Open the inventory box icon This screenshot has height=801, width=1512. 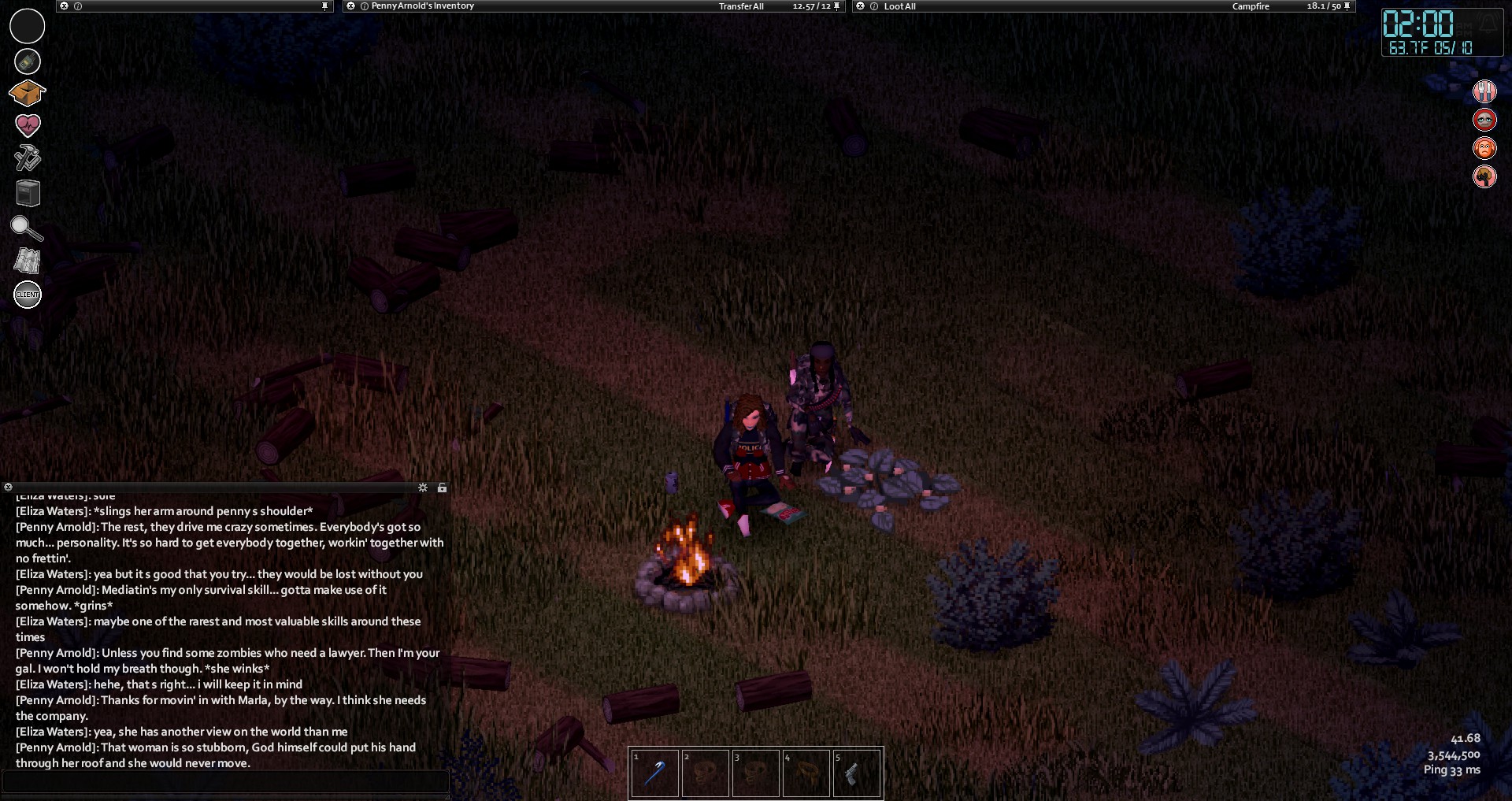[27, 93]
